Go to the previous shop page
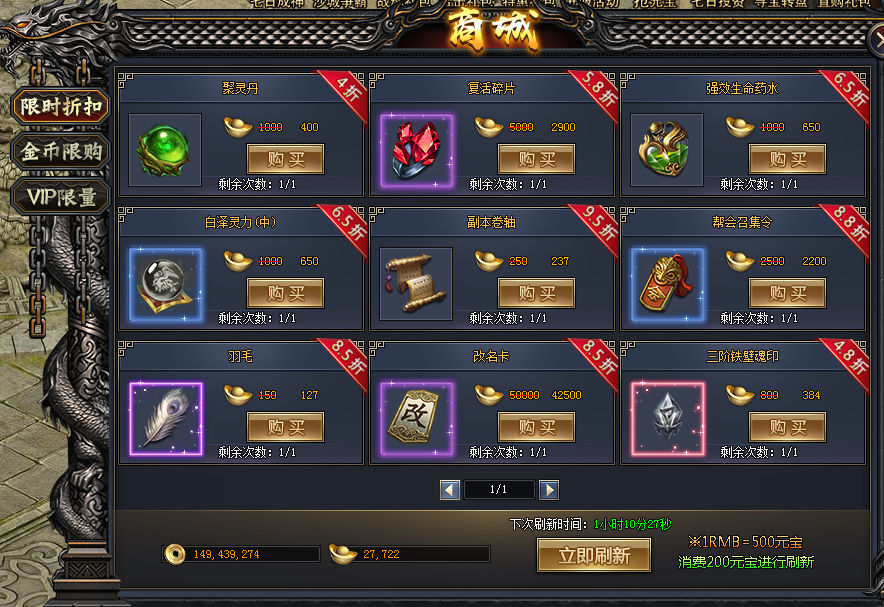Viewport: 884px width, 607px height. point(450,490)
